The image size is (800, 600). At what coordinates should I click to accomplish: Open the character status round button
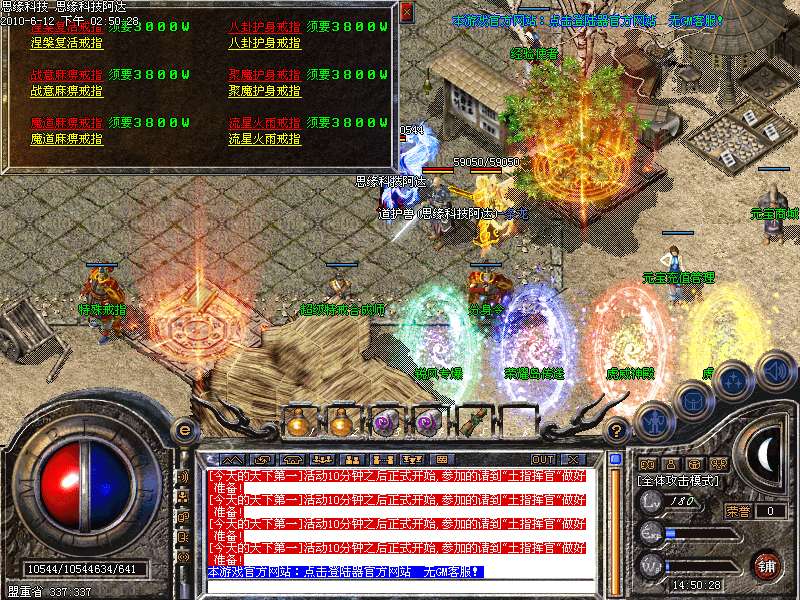[652, 421]
